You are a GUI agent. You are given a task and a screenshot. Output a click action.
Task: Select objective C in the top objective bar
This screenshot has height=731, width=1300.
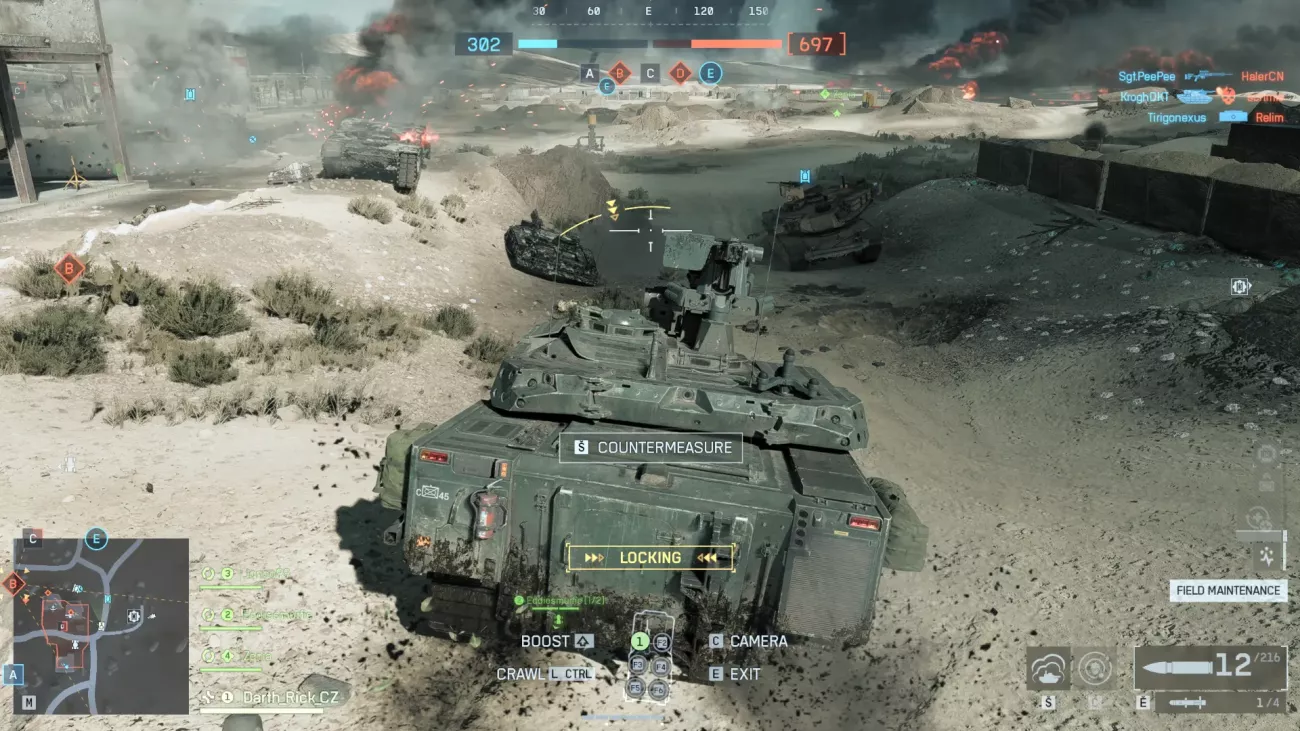650,73
